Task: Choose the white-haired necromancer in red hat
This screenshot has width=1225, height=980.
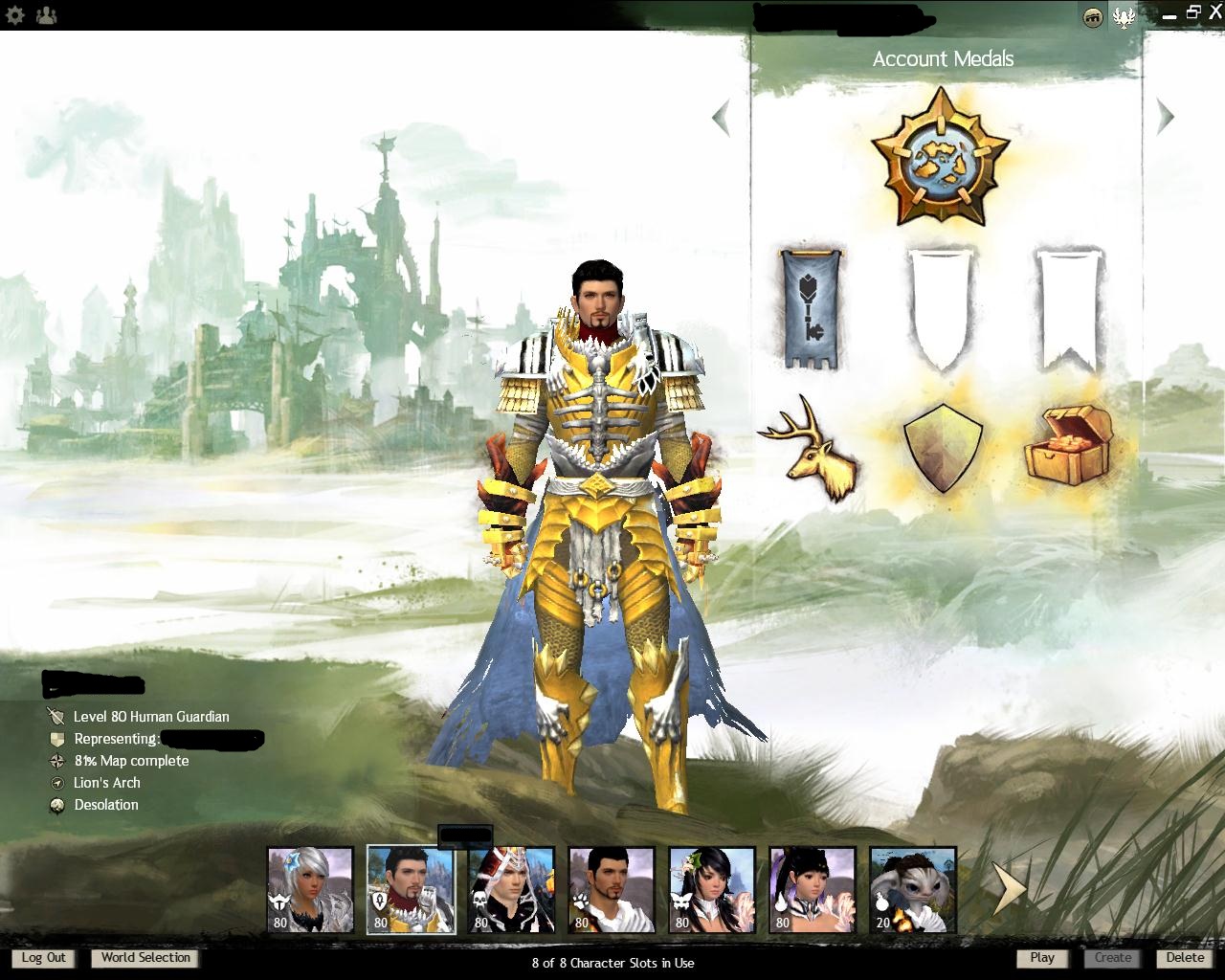Action: [511, 889]
